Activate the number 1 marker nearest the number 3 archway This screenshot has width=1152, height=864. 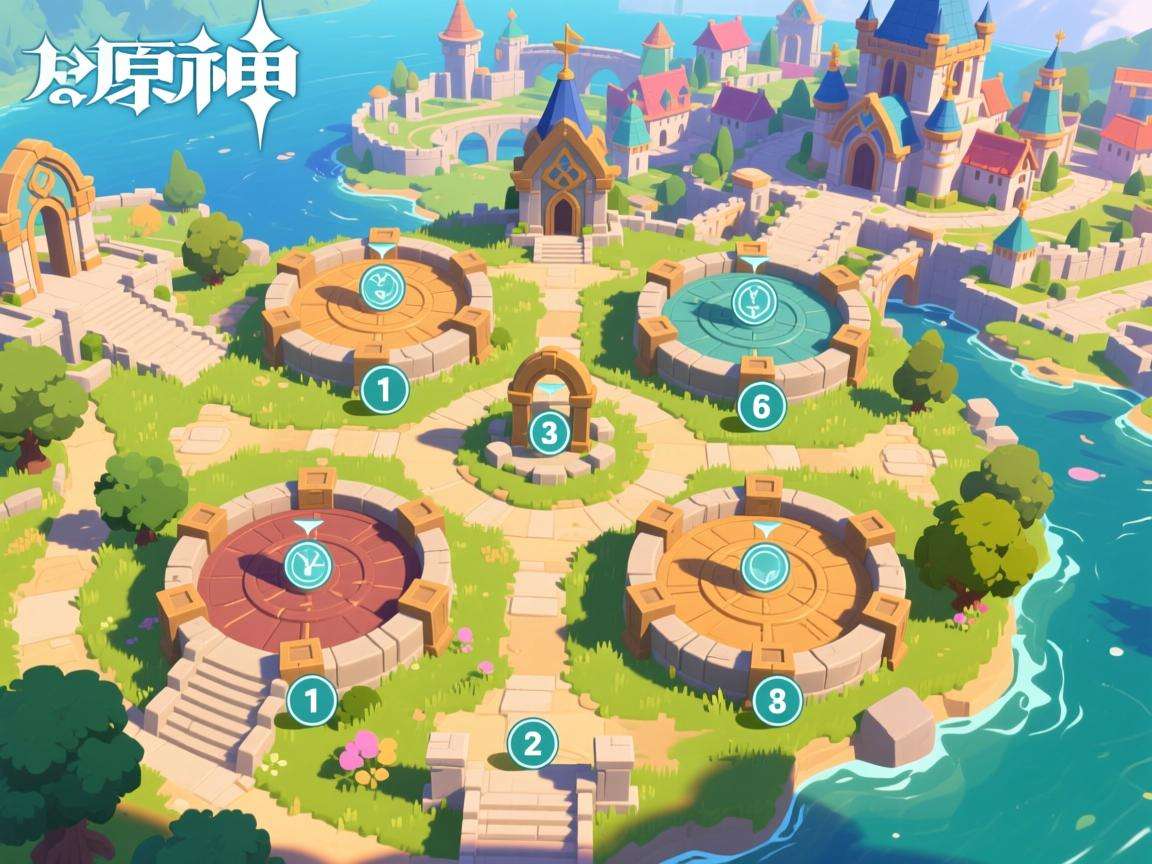click(x=383, y=389)
